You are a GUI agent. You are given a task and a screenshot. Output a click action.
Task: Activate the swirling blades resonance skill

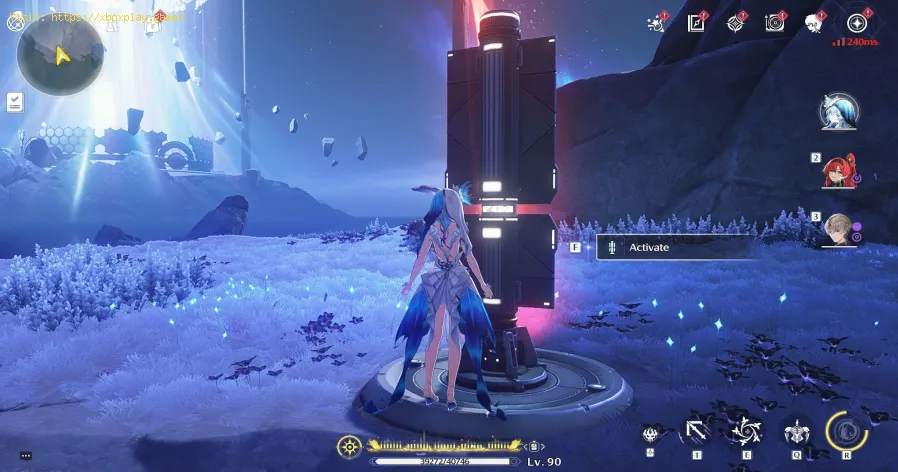tap(745, 432)
